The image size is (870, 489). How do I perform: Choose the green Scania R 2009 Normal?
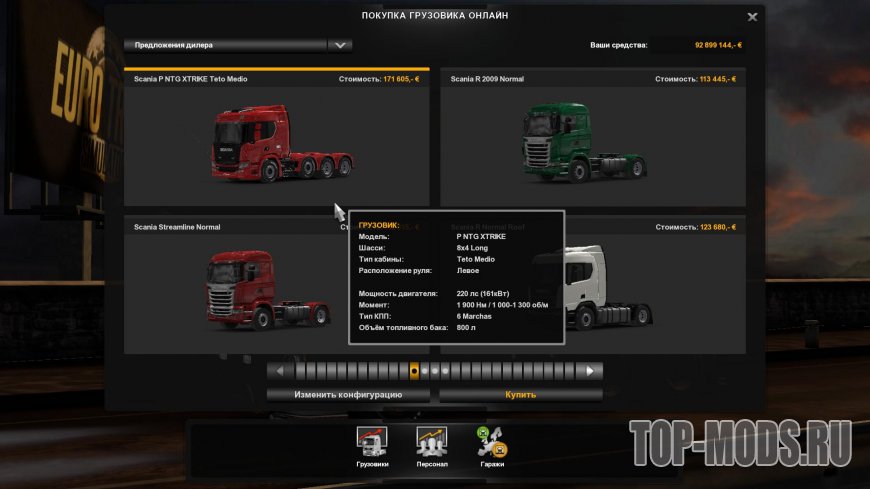tap(590, 140)
